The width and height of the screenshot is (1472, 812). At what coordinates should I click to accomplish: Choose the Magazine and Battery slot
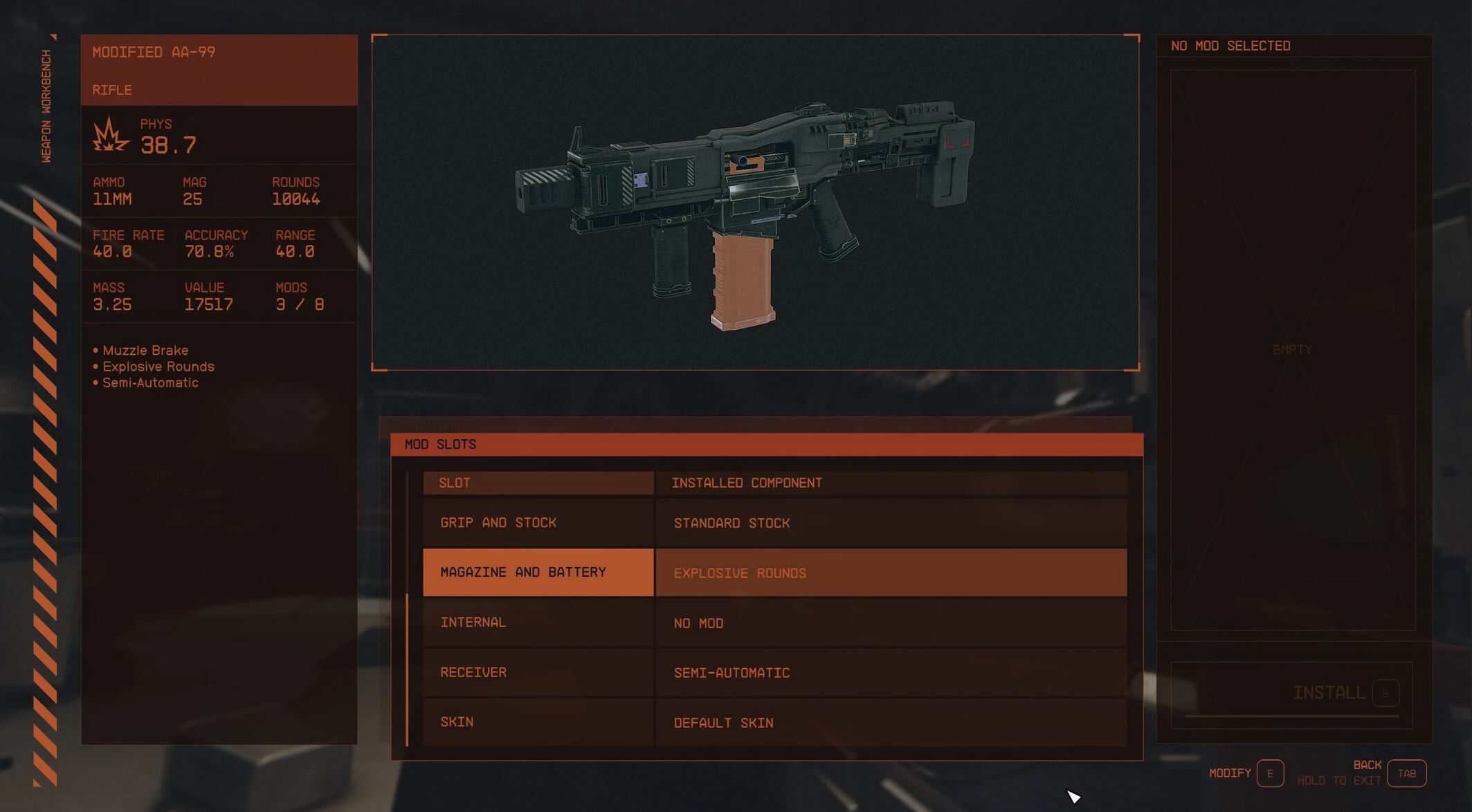pyautogui.click(x=538, y=573)
